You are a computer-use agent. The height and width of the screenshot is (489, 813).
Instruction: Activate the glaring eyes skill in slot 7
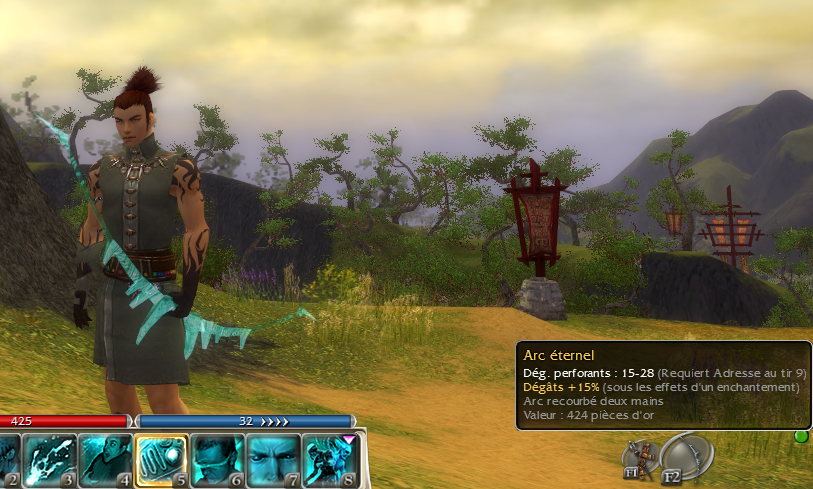tap(273, 460)
